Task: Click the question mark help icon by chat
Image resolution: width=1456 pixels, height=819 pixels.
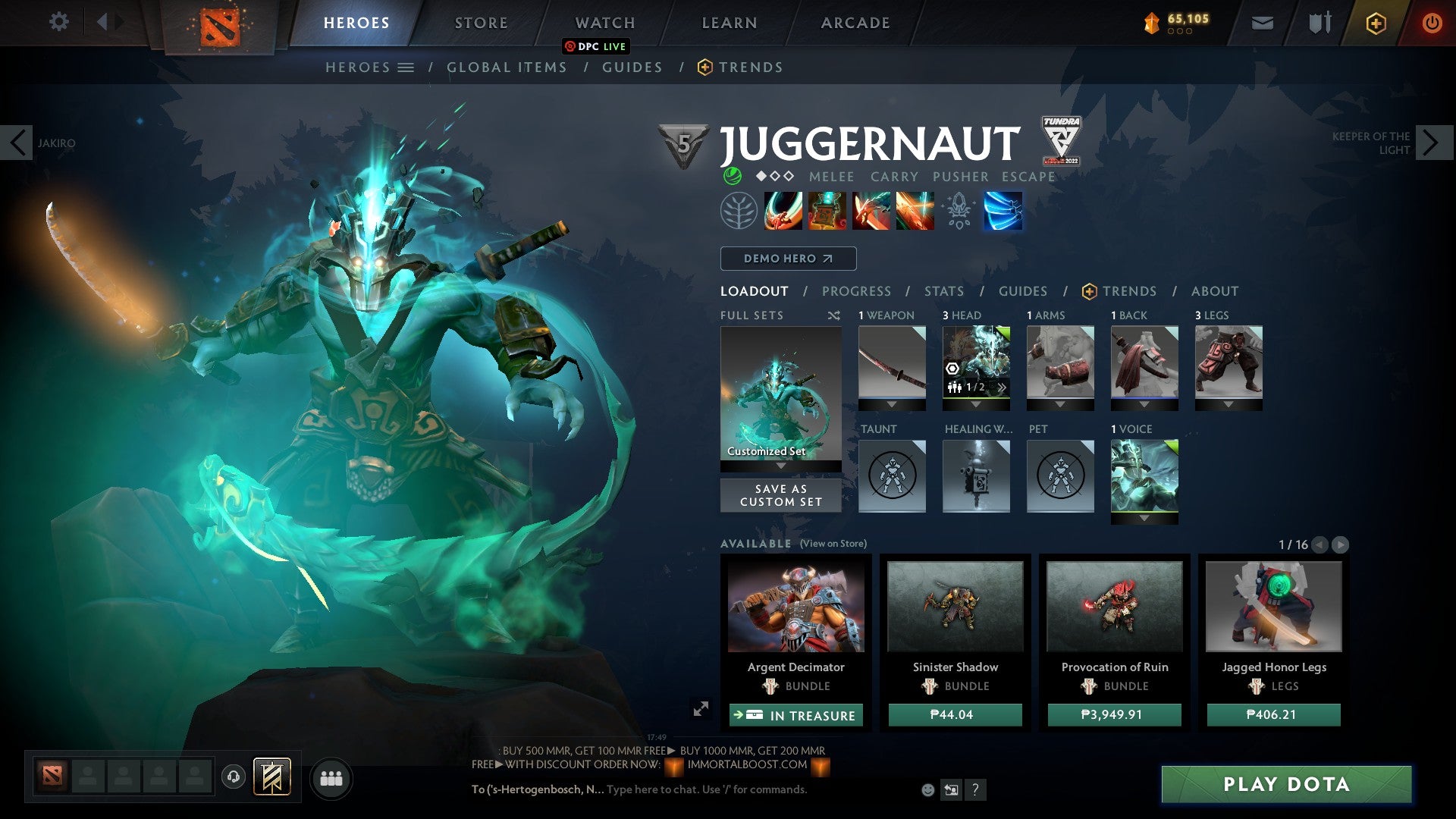Action: [974, 790]
